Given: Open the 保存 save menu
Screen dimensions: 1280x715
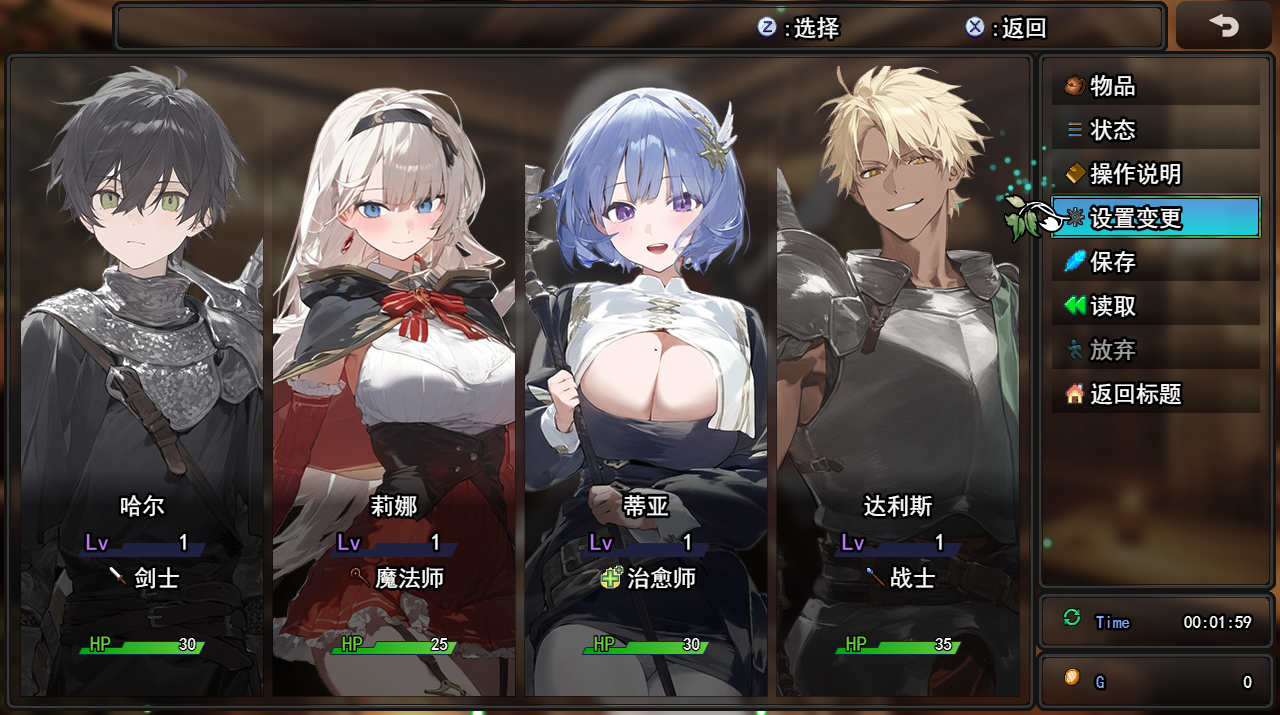Looking at the screenshot, I should (x=1155, y=262).
